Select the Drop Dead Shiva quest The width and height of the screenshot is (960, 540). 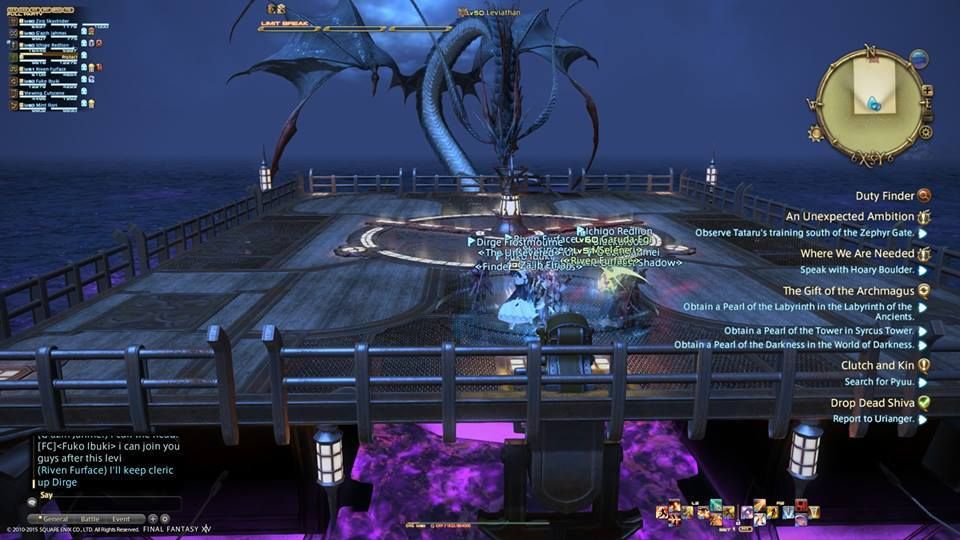872,403
